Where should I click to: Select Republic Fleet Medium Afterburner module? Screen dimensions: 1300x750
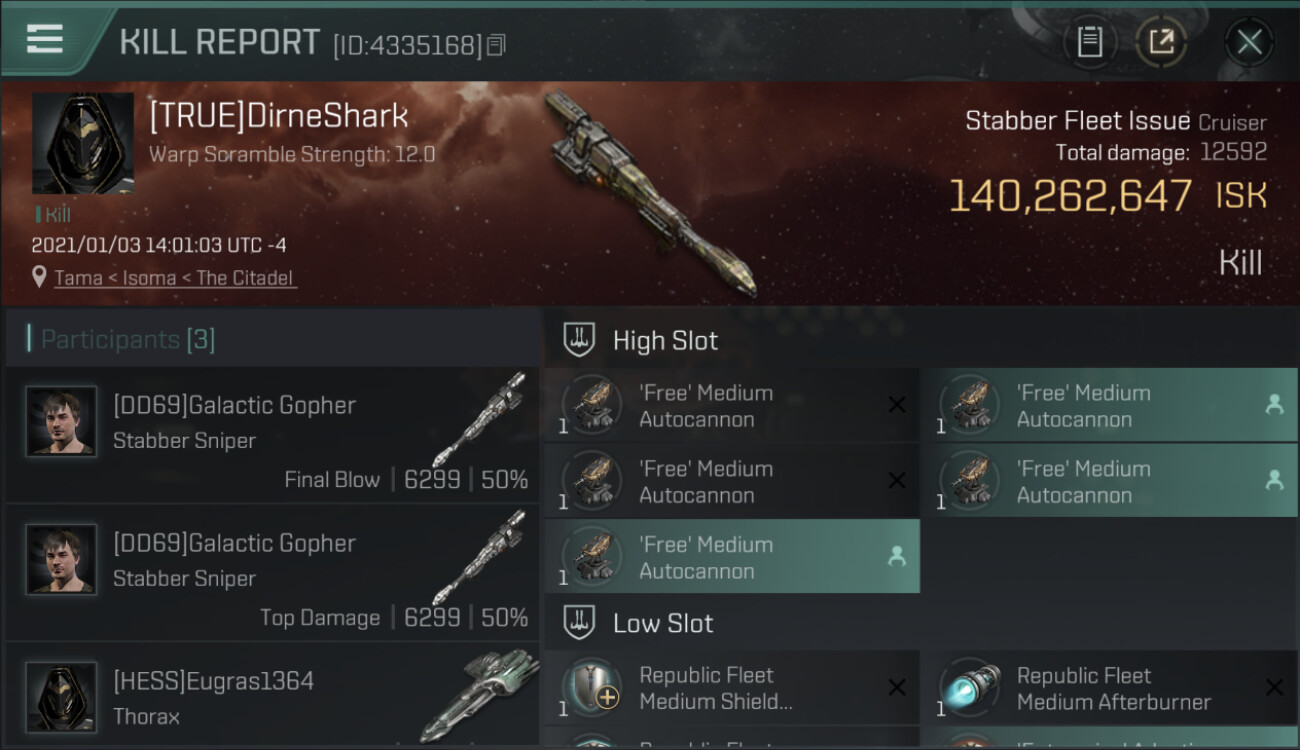[x=1108, y=688]
